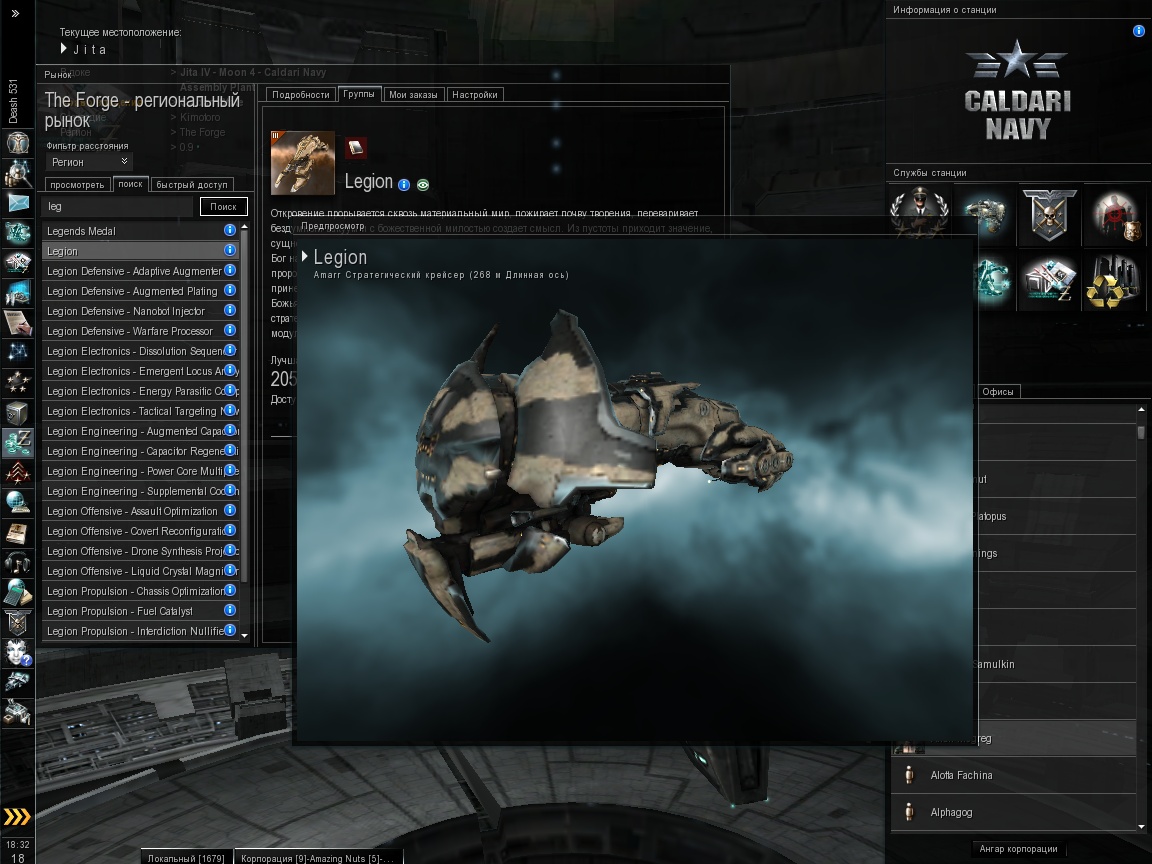Open the Регион distance filter dropdown

(x=89, y=162)
